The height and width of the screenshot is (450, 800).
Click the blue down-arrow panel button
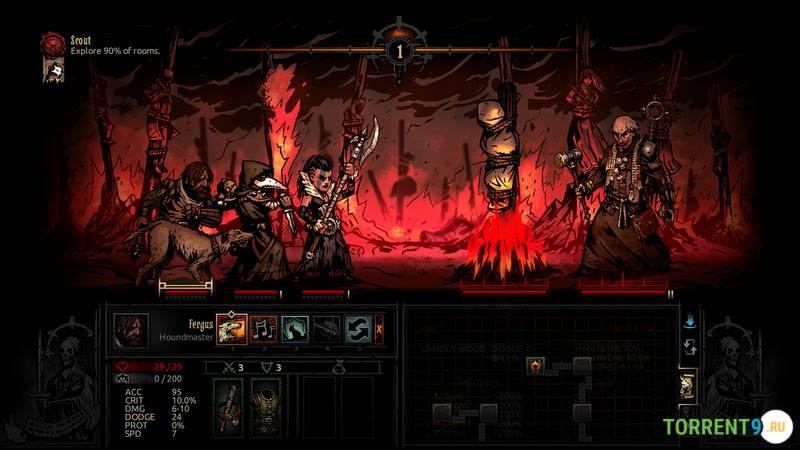[x=689, y=321]
